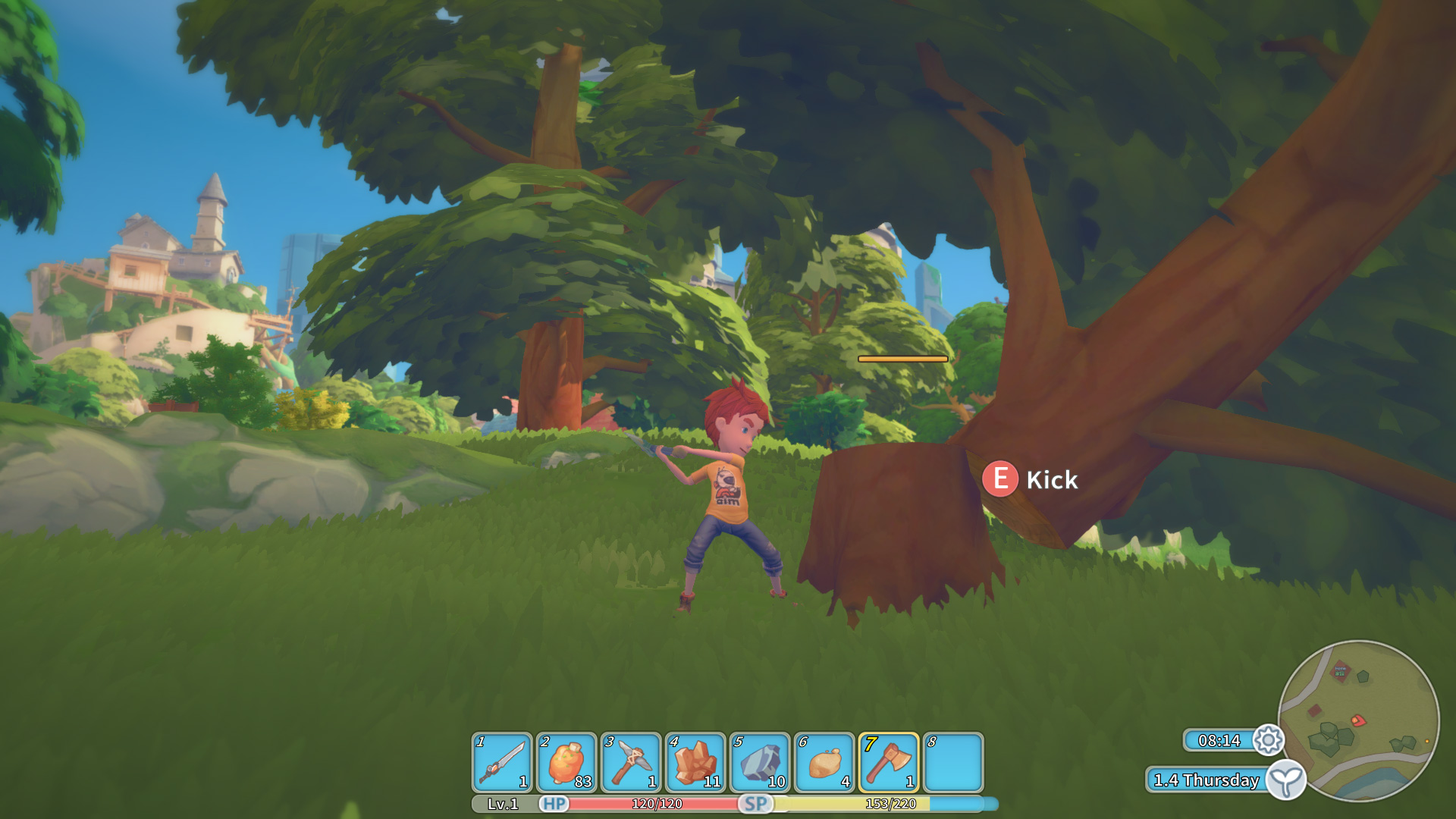Image resolution: width=1456 pixels, height=819 pixels.
Task: Choose the stone stack in hotbar slot 5
Action: (761, 762)
